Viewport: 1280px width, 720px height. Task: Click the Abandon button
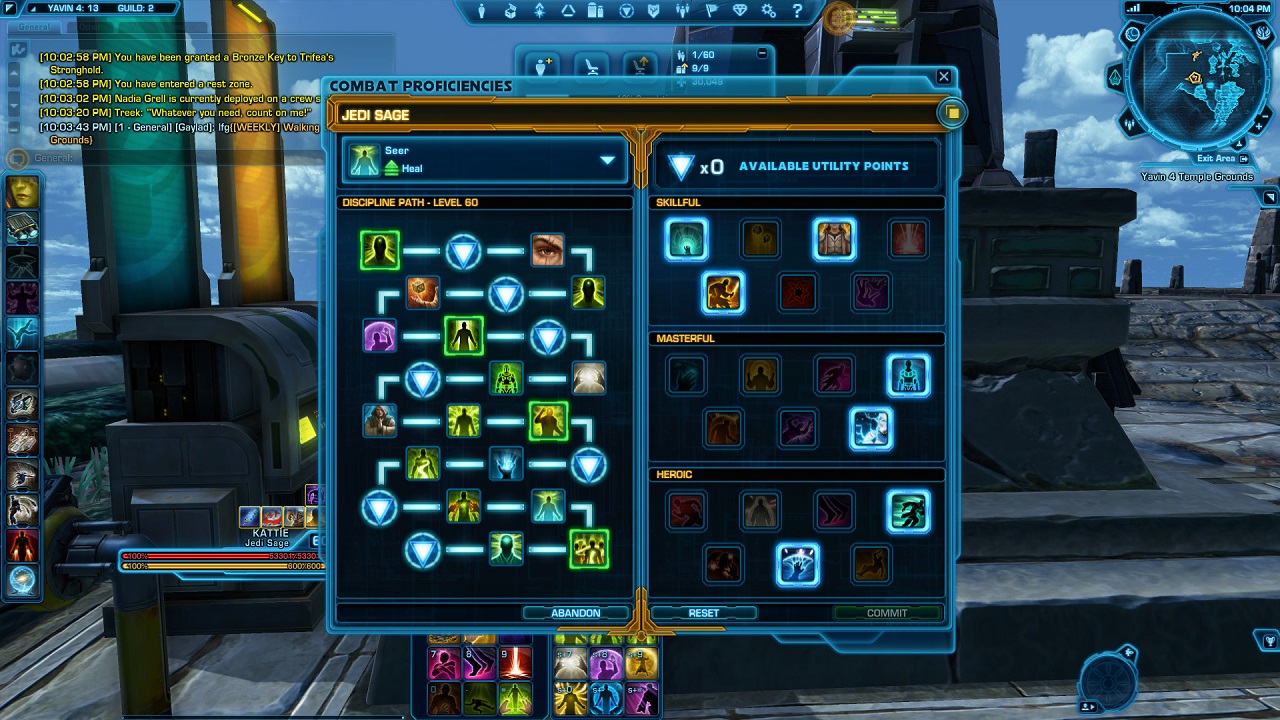(x=576, y=613)
